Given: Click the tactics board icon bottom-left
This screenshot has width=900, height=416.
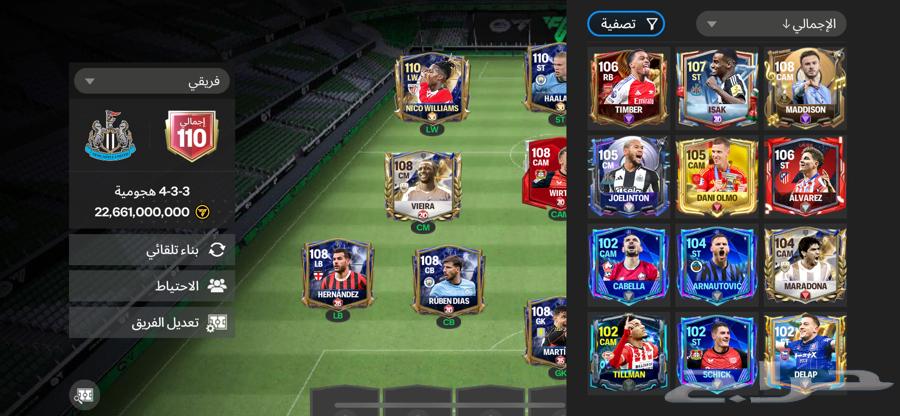Looking at the screenshot, I should coord(84,393).
